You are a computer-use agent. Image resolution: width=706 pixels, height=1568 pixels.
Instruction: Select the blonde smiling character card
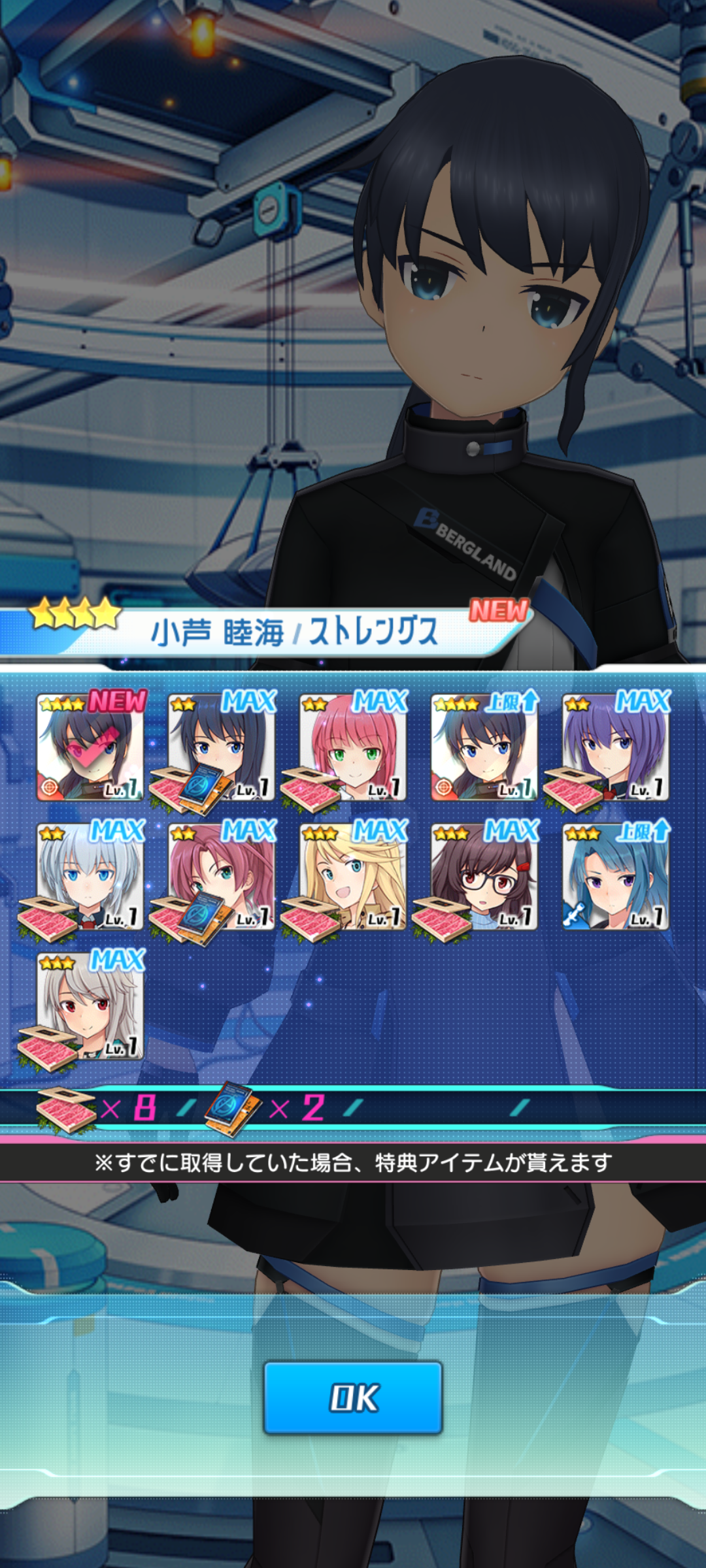353,877
